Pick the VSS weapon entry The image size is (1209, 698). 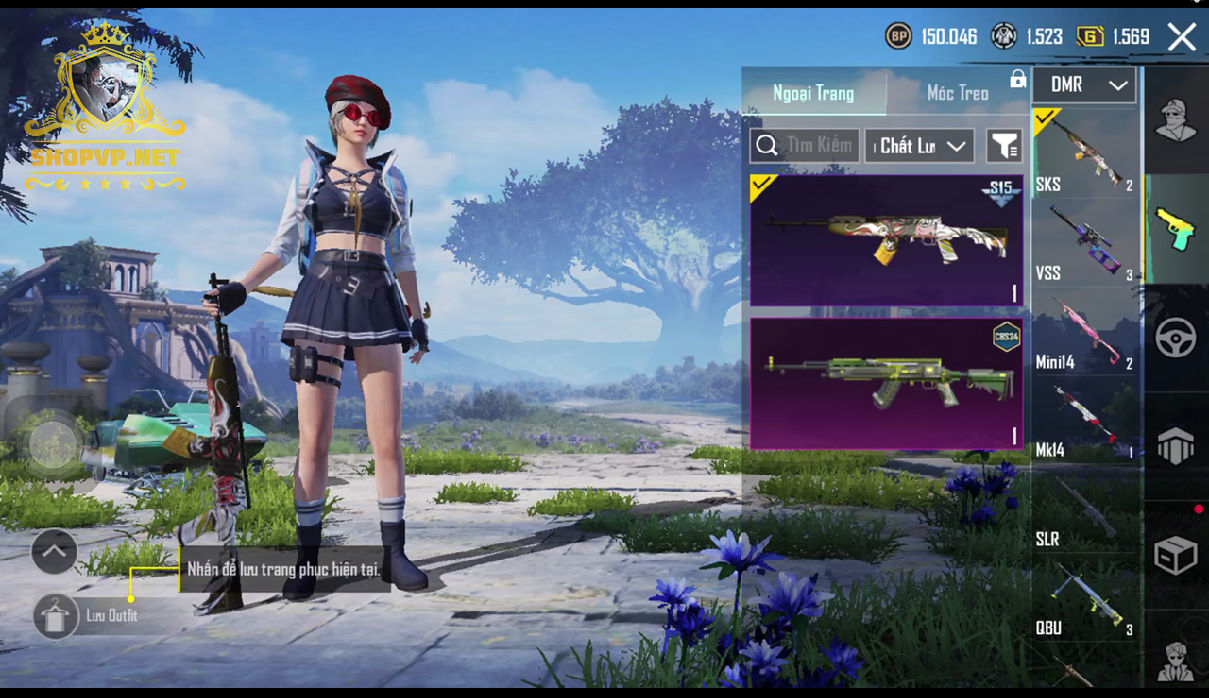coord(1085,242)
